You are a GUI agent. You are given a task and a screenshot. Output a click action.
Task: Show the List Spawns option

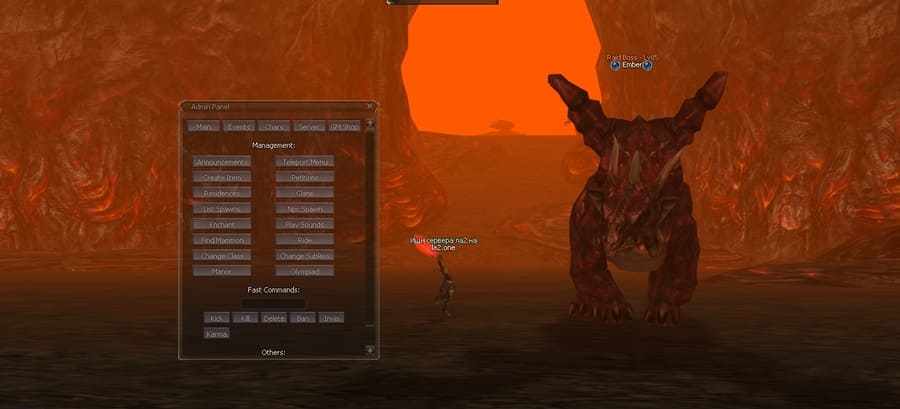tap(222, 209)
